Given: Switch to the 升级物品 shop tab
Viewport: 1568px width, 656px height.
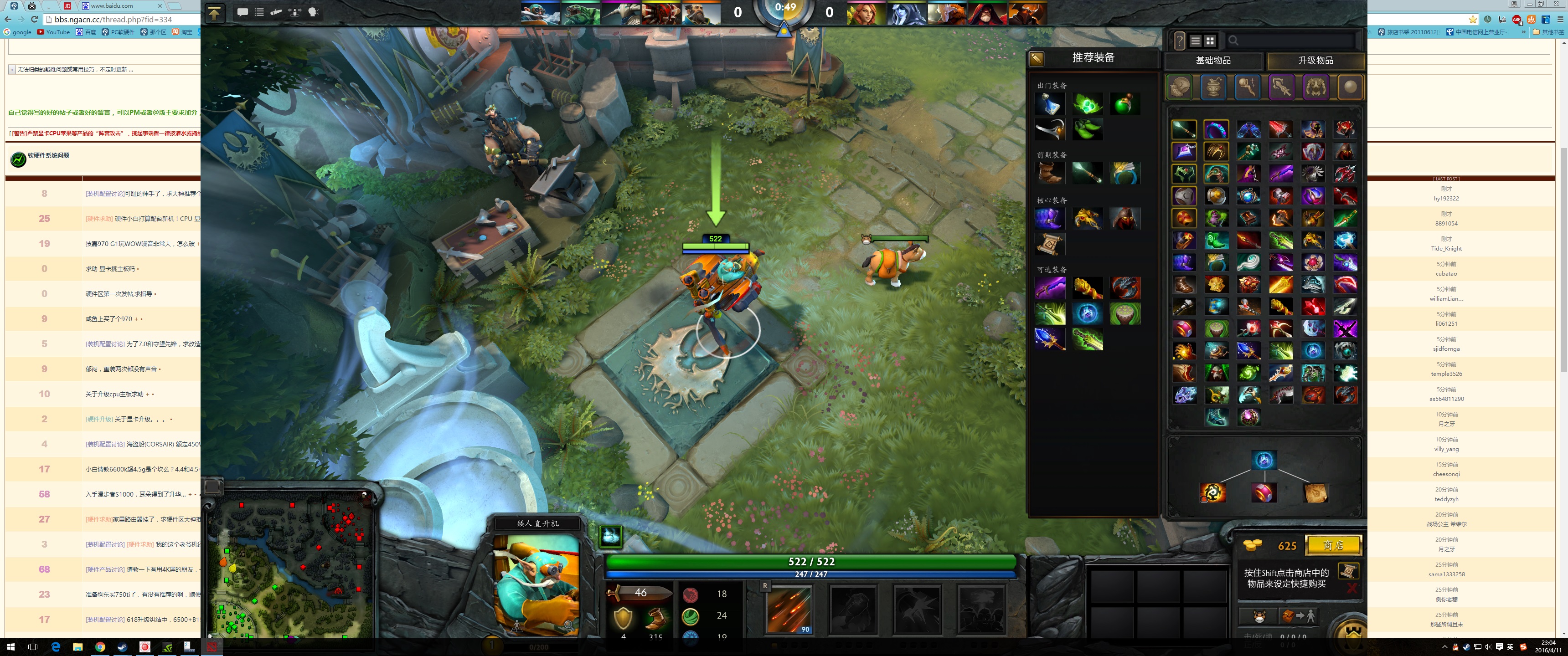Looking at the screenshot, I should point(1315,61).
